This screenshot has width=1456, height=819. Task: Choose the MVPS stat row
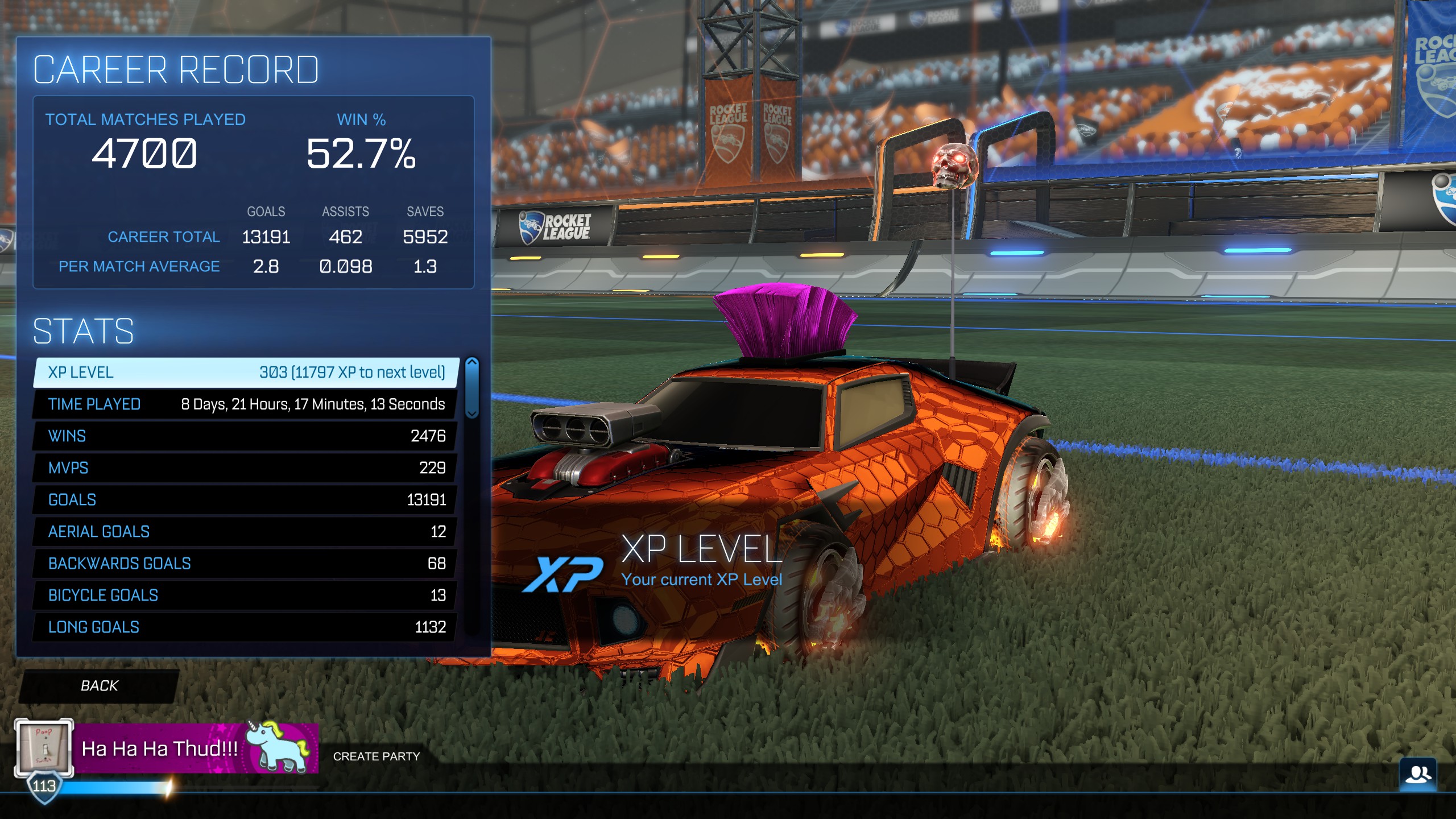(246, 468)
